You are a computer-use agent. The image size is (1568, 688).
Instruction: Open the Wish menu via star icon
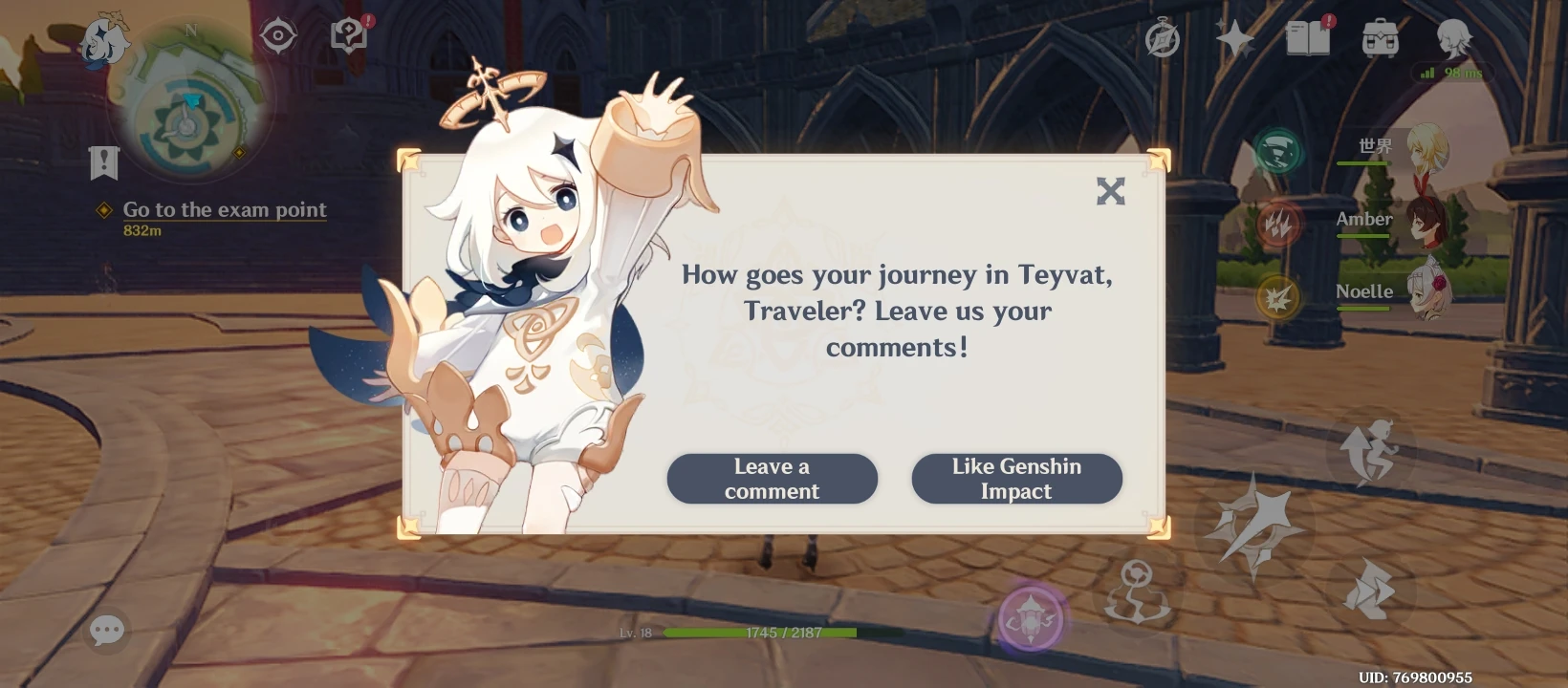click(1233, 38)
